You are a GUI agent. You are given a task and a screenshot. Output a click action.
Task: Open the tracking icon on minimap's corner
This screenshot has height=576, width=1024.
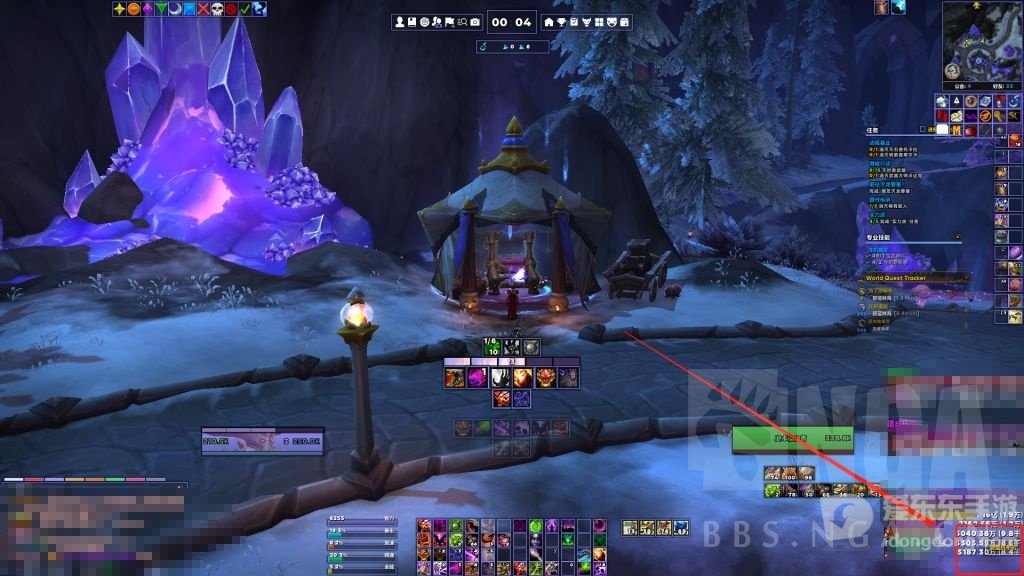951,72
